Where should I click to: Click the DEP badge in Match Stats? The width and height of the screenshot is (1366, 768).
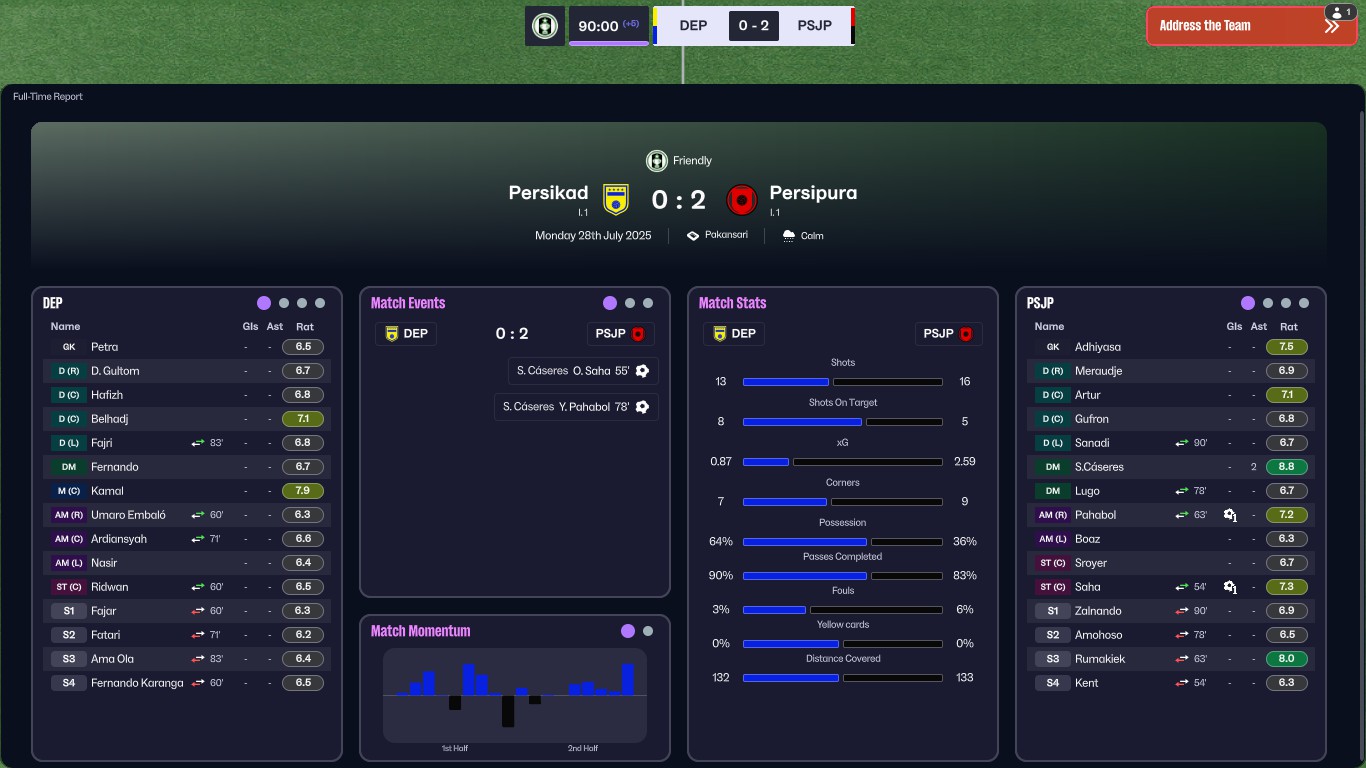(734, 334)
